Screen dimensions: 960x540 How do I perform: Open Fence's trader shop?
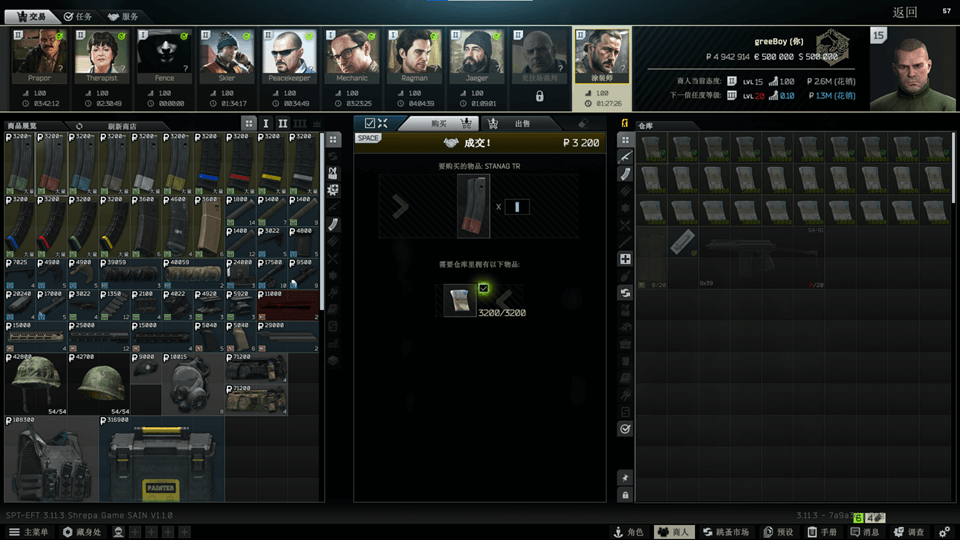164,57
